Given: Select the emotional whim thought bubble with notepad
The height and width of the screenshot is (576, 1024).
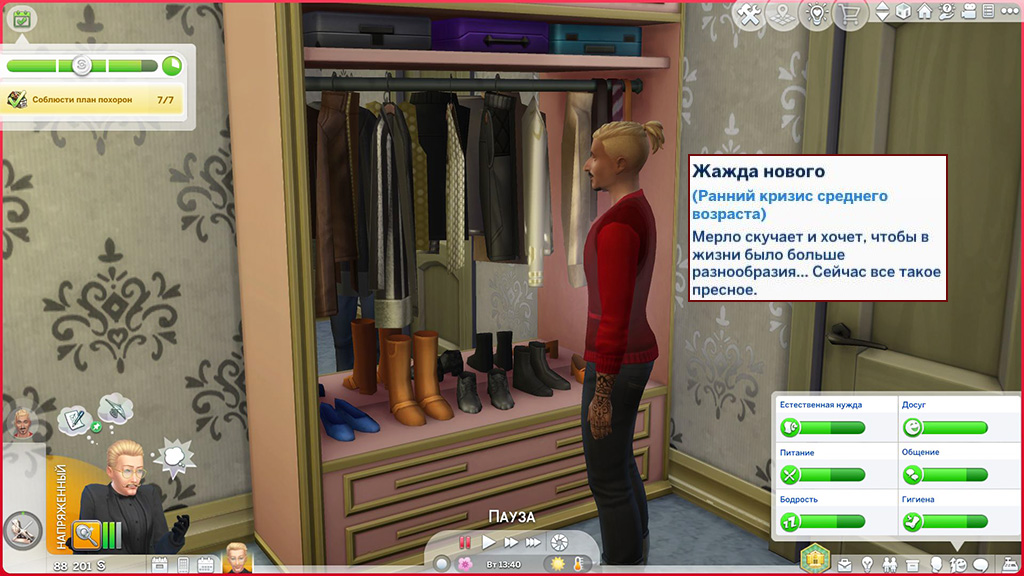Looking at the screenshot, I should coord(74,420).
